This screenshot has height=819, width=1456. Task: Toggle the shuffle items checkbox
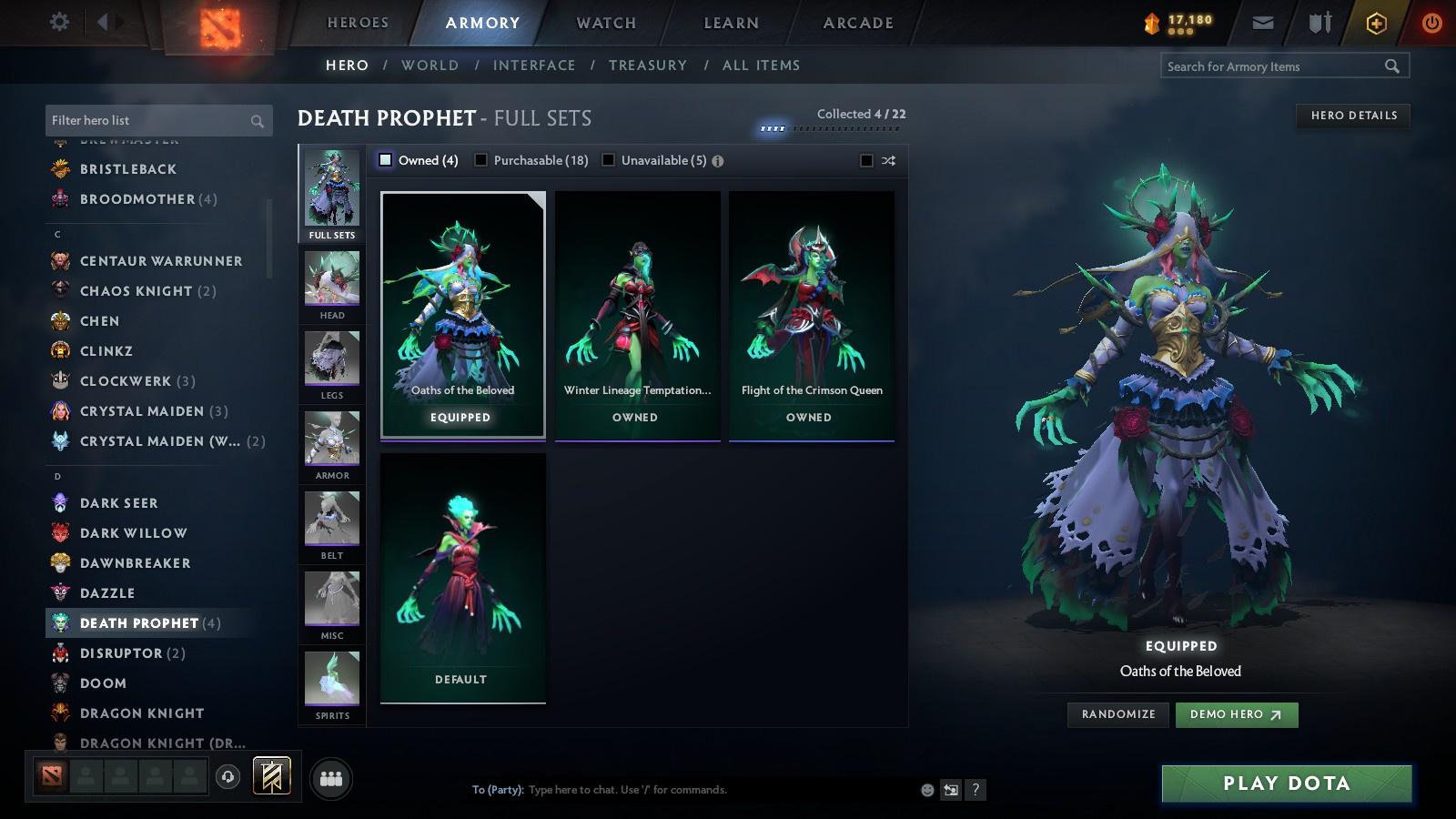866,158
